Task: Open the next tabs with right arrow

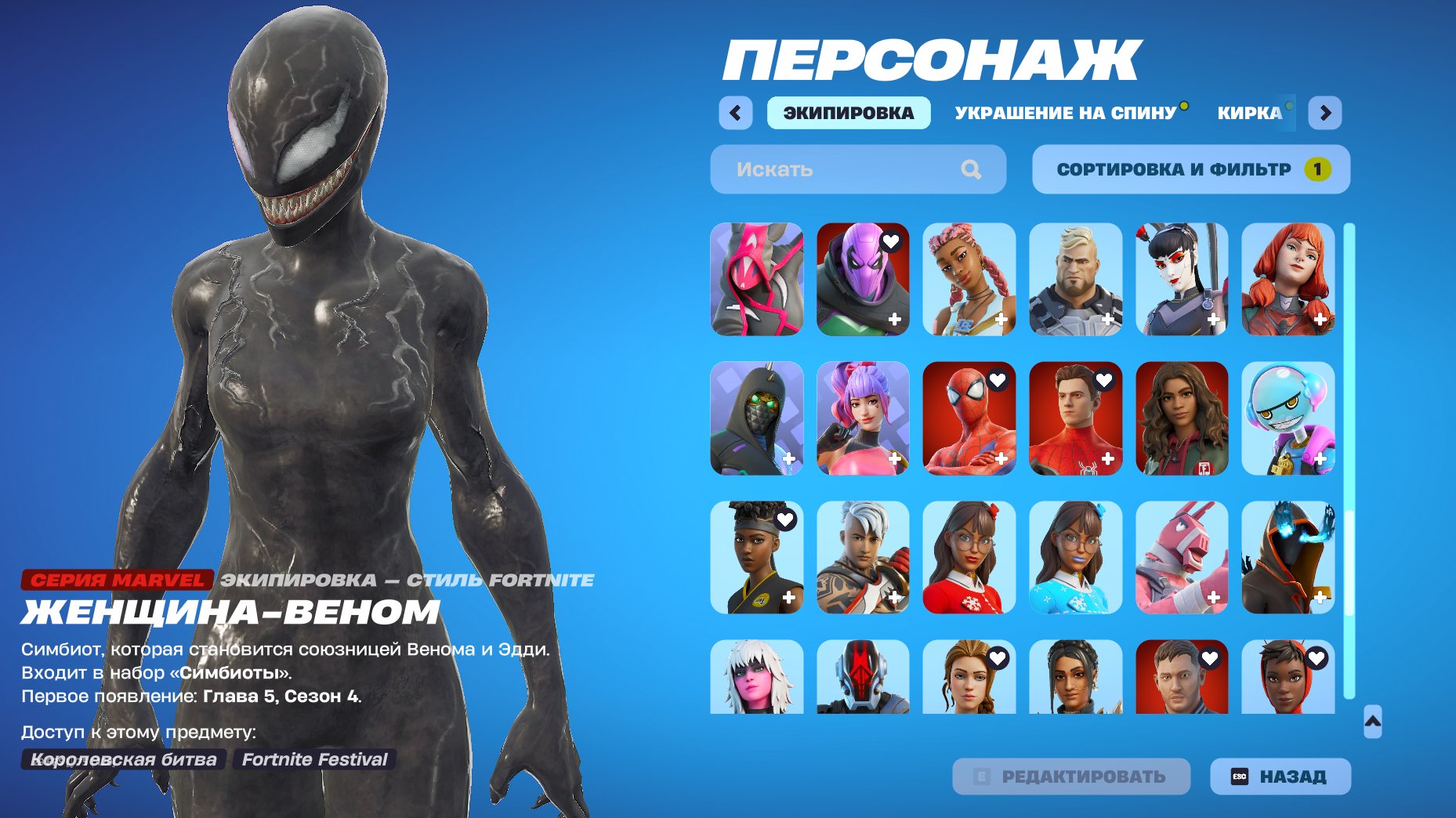Action: click(1326, 112)
